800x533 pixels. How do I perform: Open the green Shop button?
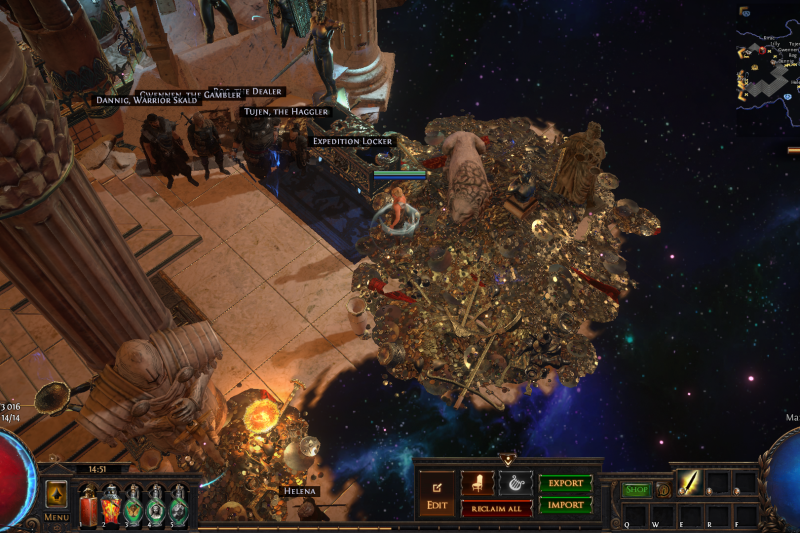coord(637,490)
